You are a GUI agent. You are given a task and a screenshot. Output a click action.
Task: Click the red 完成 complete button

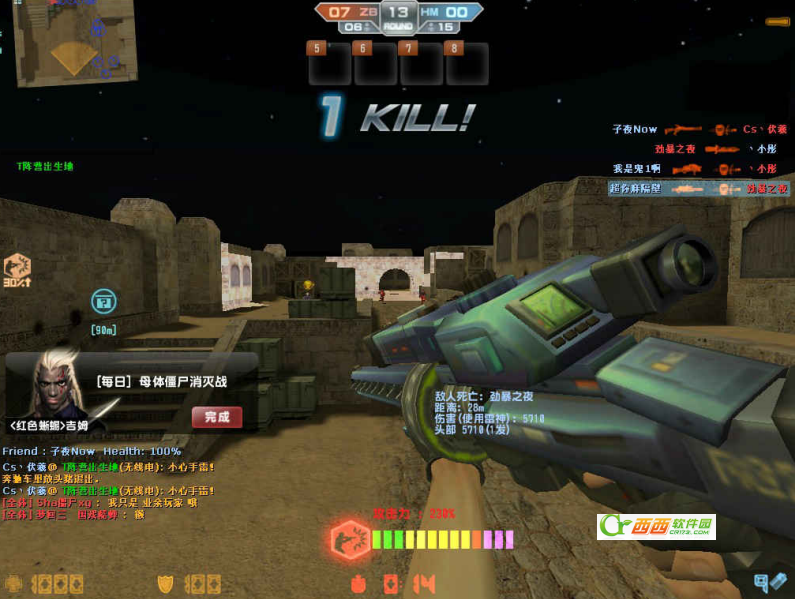217,417
